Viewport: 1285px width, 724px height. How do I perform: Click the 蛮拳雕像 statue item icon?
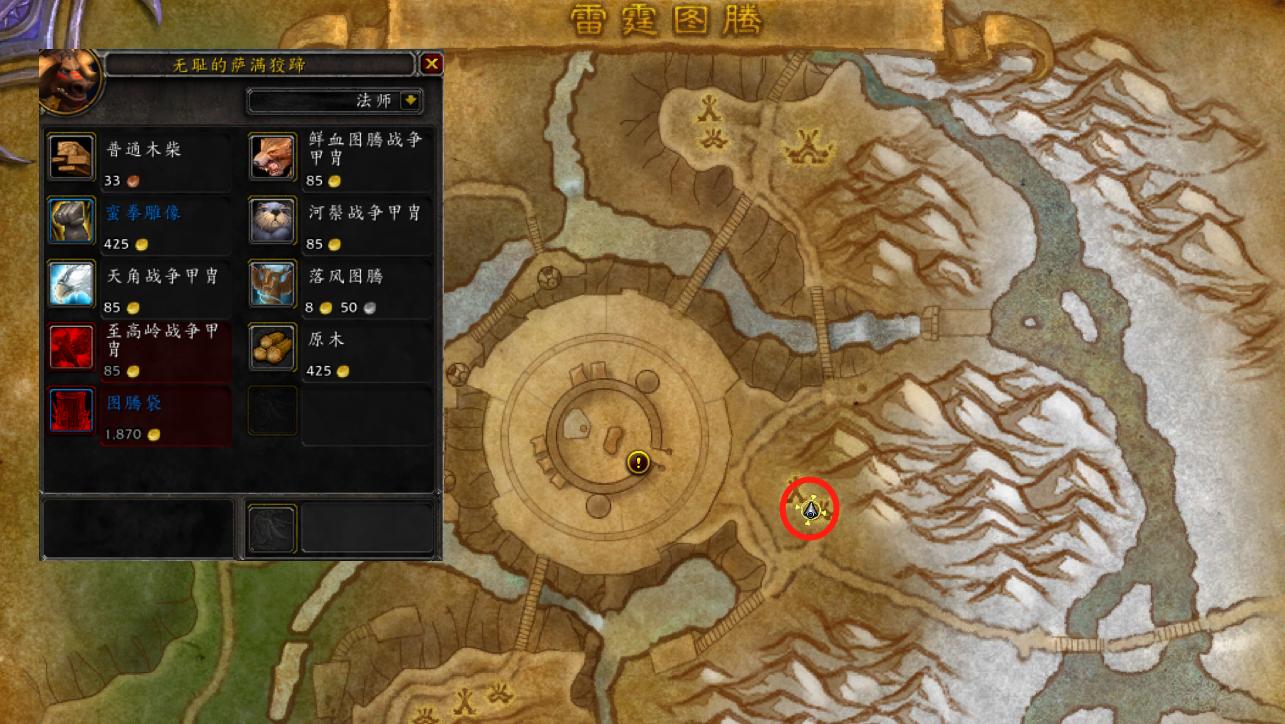click(x=70, y=222)
